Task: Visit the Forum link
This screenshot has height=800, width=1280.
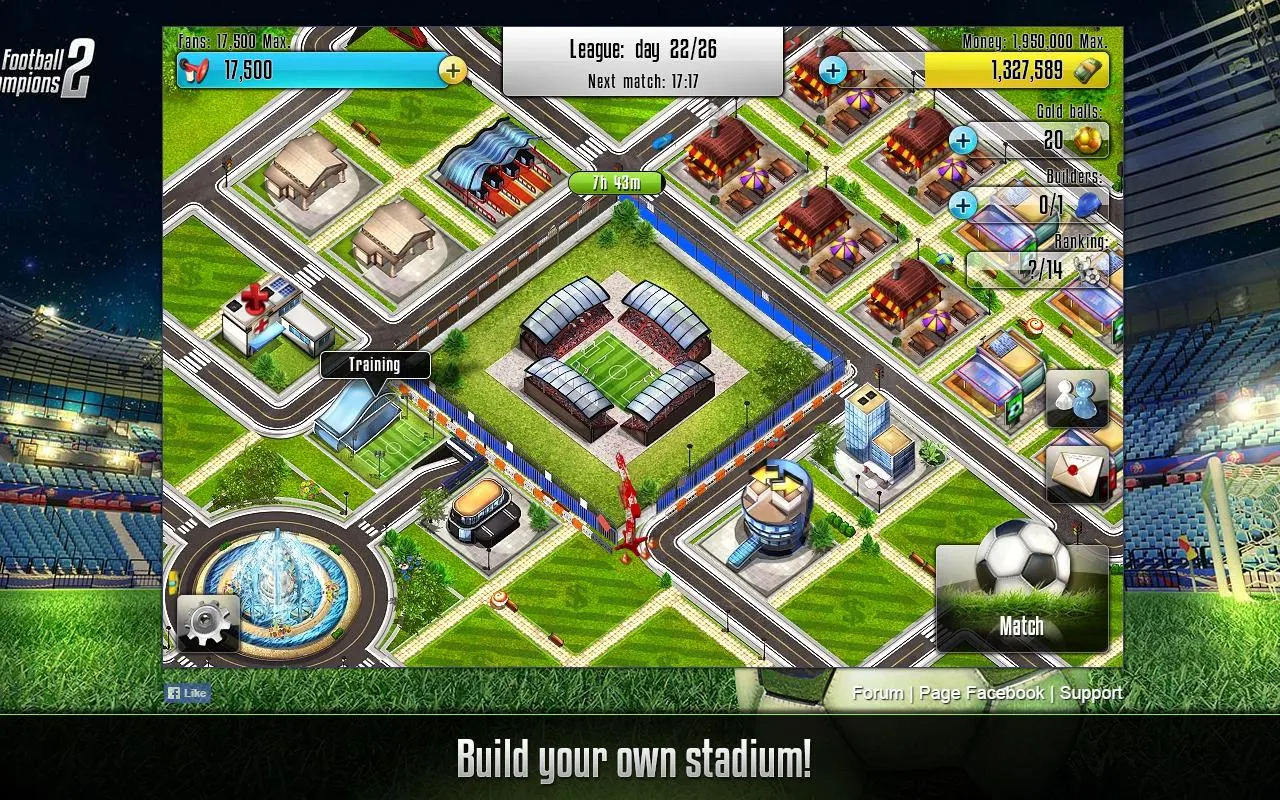Action: 878,693
